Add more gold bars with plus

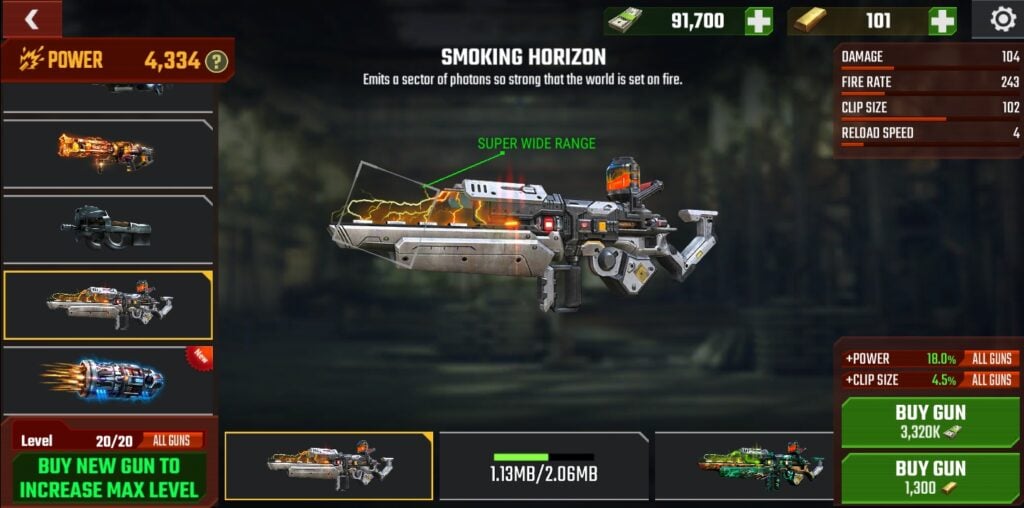(x=942, y=21)
